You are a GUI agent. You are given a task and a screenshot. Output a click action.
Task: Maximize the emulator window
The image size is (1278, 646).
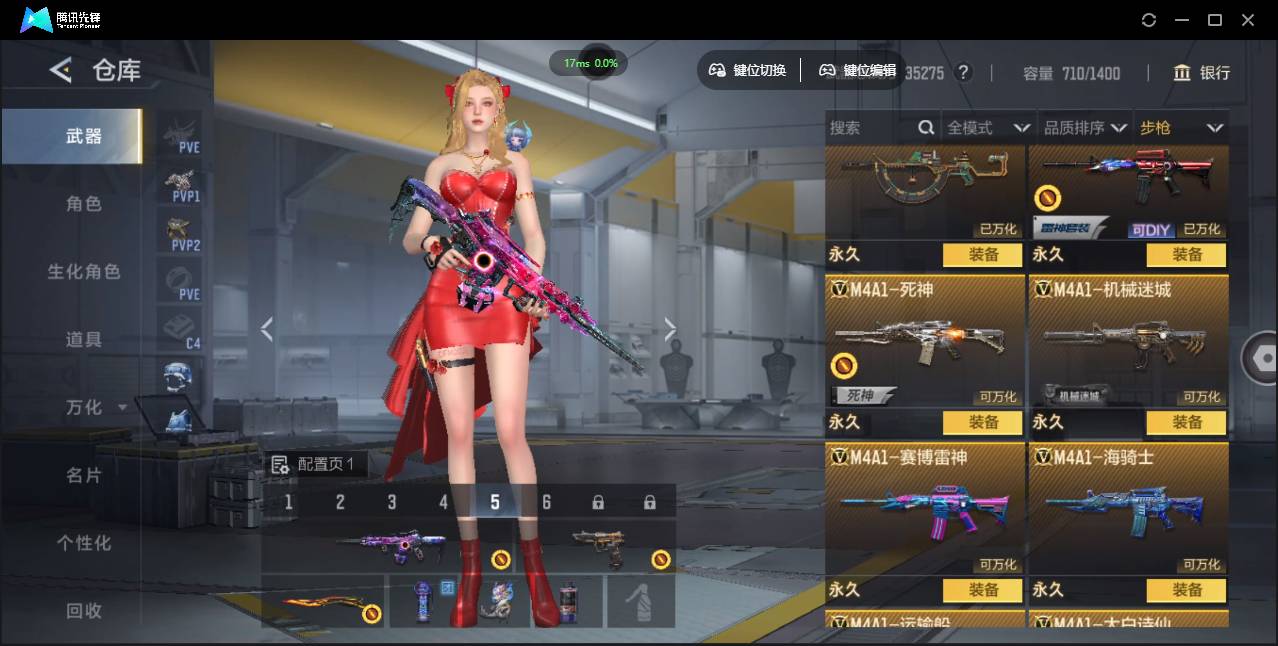coord(1215,20)
